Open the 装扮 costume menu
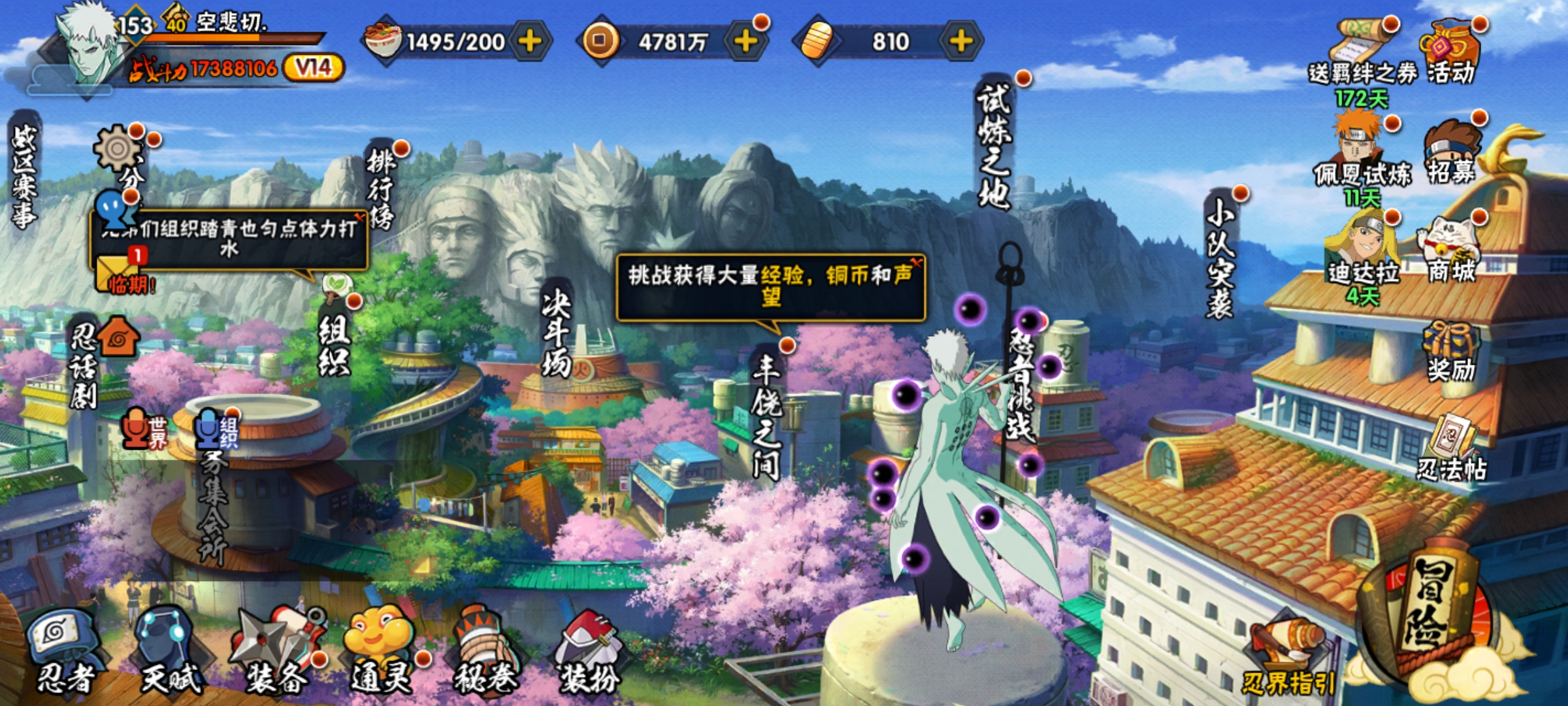Image resolution: width=1568 pixels, height=706 pixels. tap(588, 650)
